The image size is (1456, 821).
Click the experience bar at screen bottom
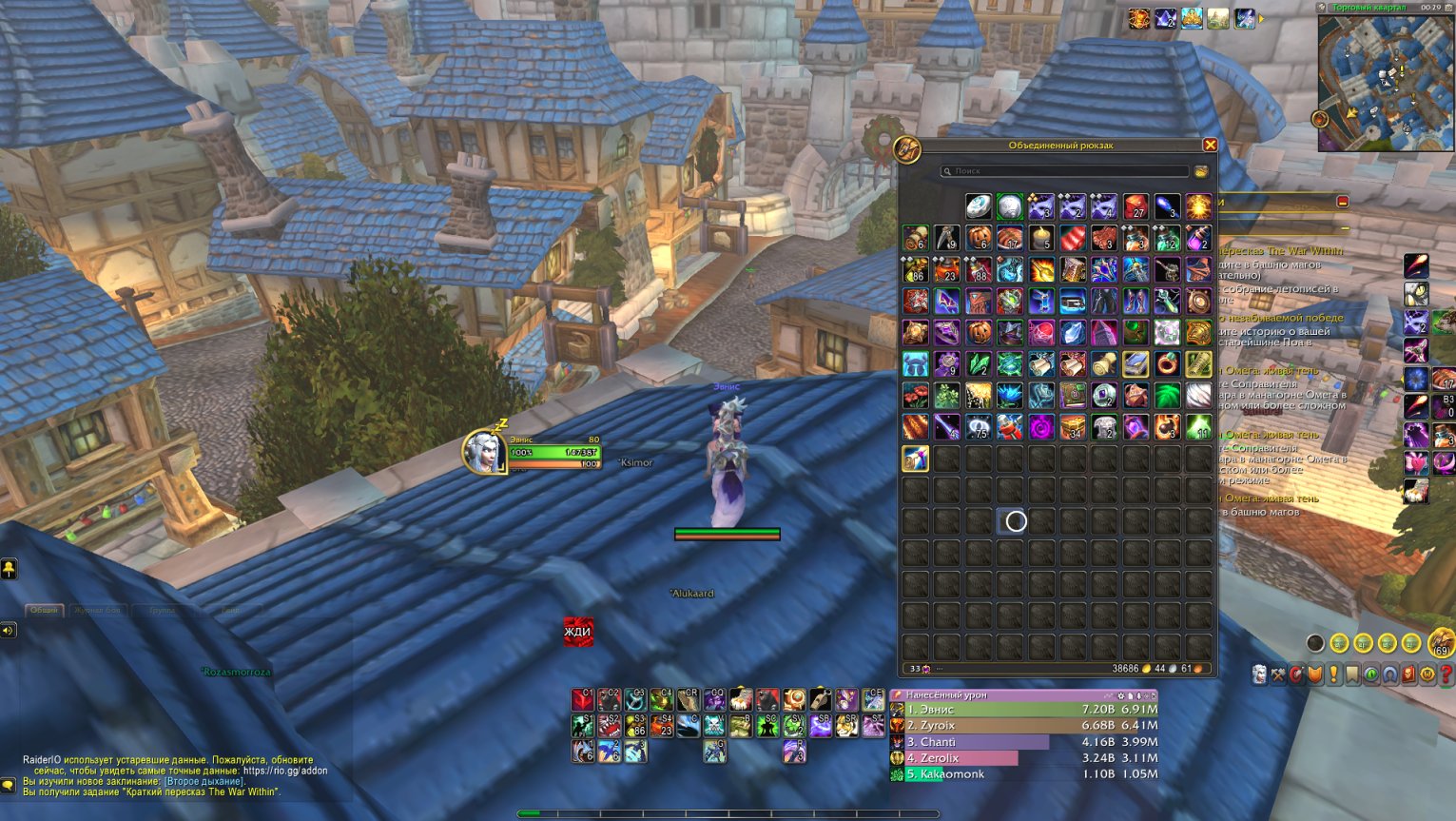[728, 813]
